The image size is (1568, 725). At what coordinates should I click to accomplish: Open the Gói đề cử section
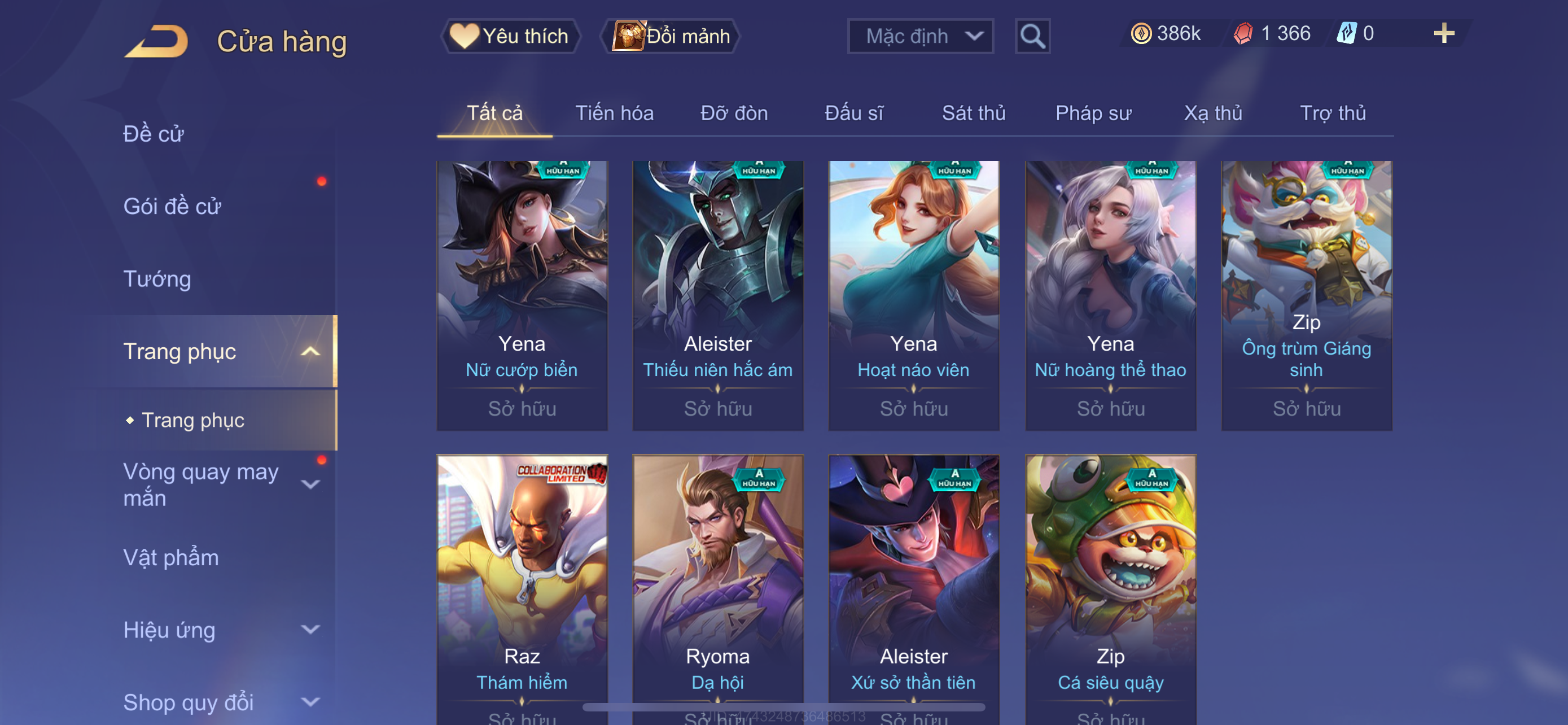172,206
